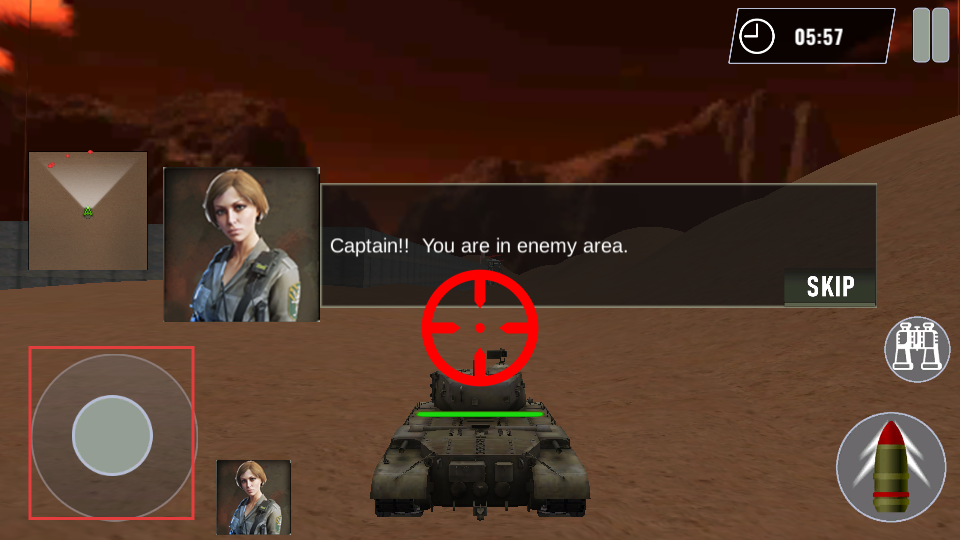This screenshot has width=960, height=540.
Task: Select the small officer portrait thumbnail
Action: pyautogui.click(x=254, y=497)
